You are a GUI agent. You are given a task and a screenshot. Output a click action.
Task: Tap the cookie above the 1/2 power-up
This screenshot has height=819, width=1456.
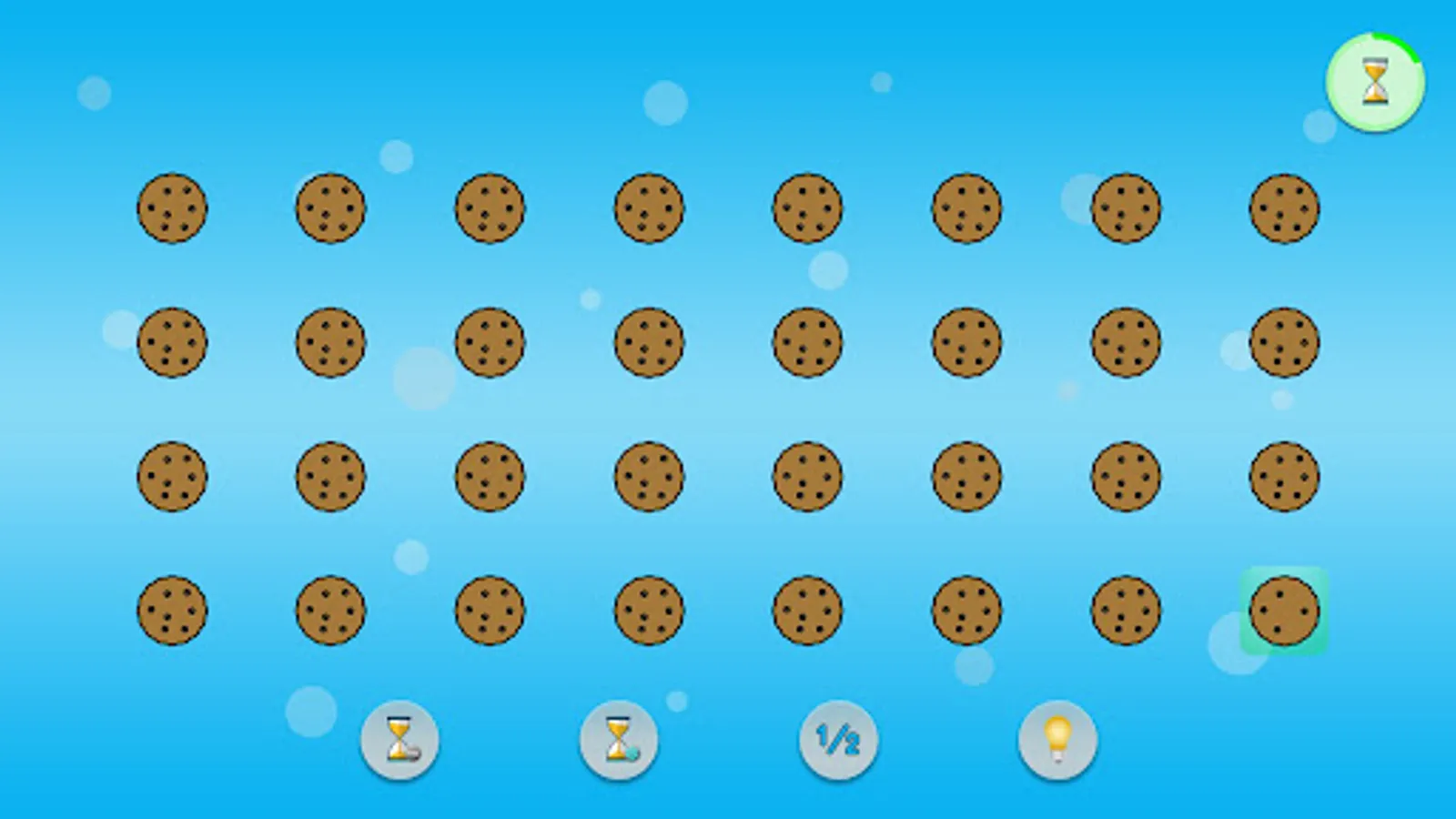pyautogui.click(x=807, y=612)
